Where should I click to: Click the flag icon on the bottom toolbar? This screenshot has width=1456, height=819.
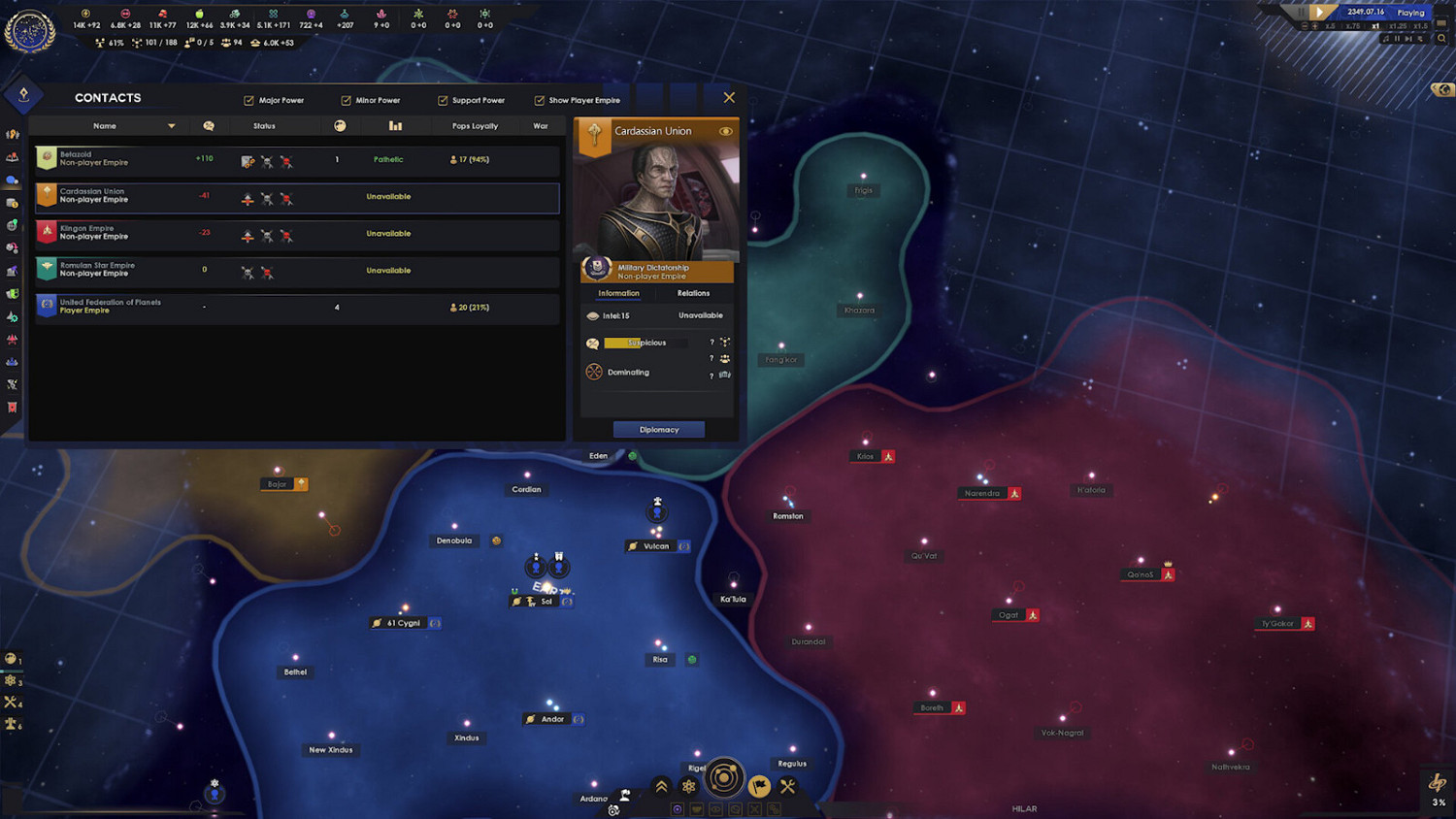pyautogui.click(x=760, y=784)
